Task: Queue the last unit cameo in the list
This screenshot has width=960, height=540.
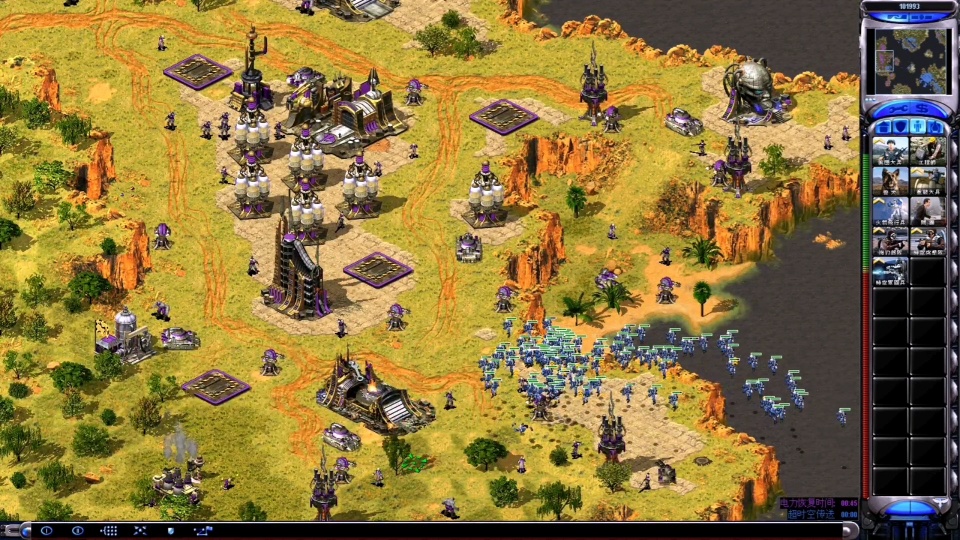Action: coord(890,272)
